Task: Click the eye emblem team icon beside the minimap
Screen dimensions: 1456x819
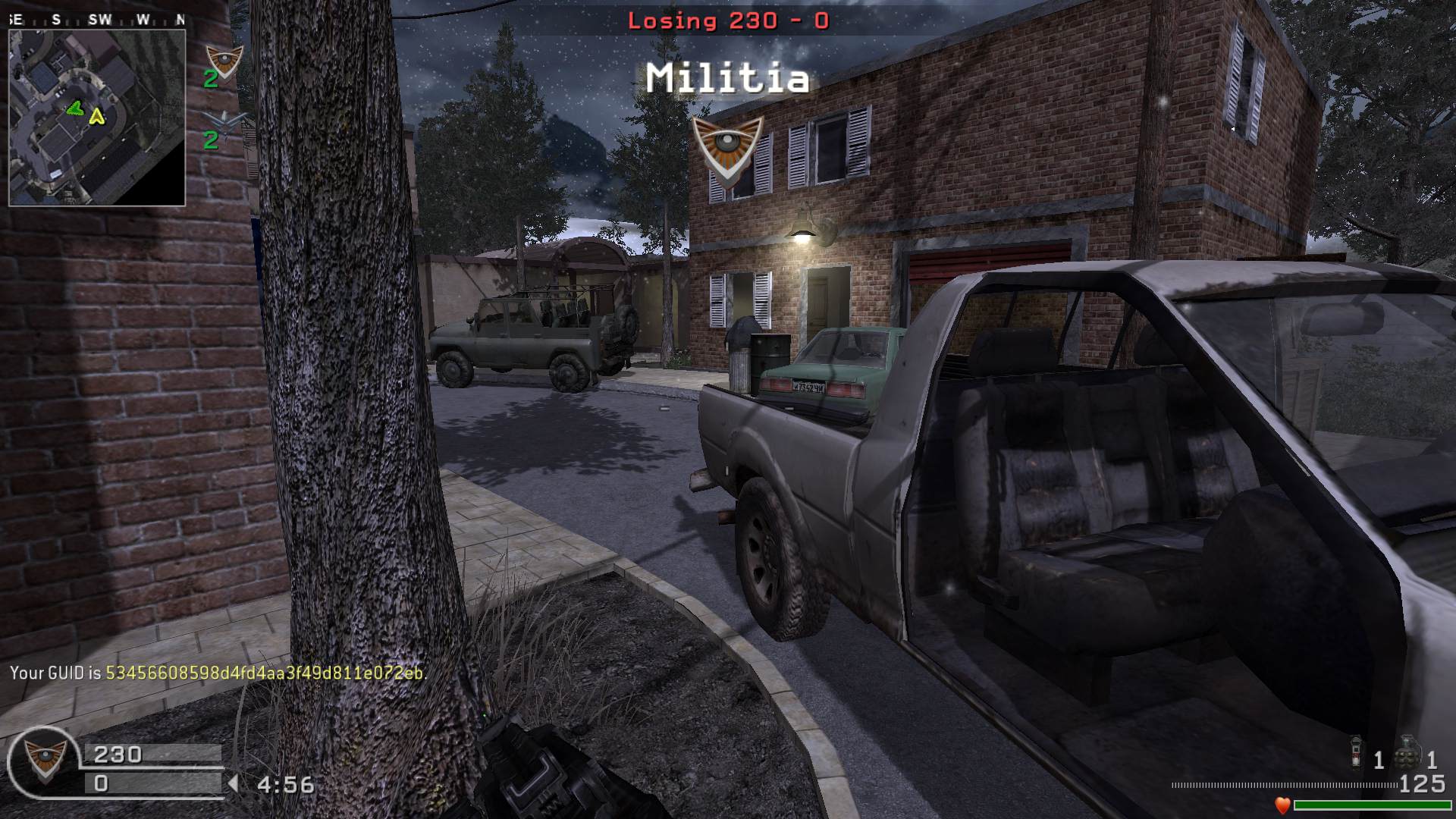Action: point(224,61)
